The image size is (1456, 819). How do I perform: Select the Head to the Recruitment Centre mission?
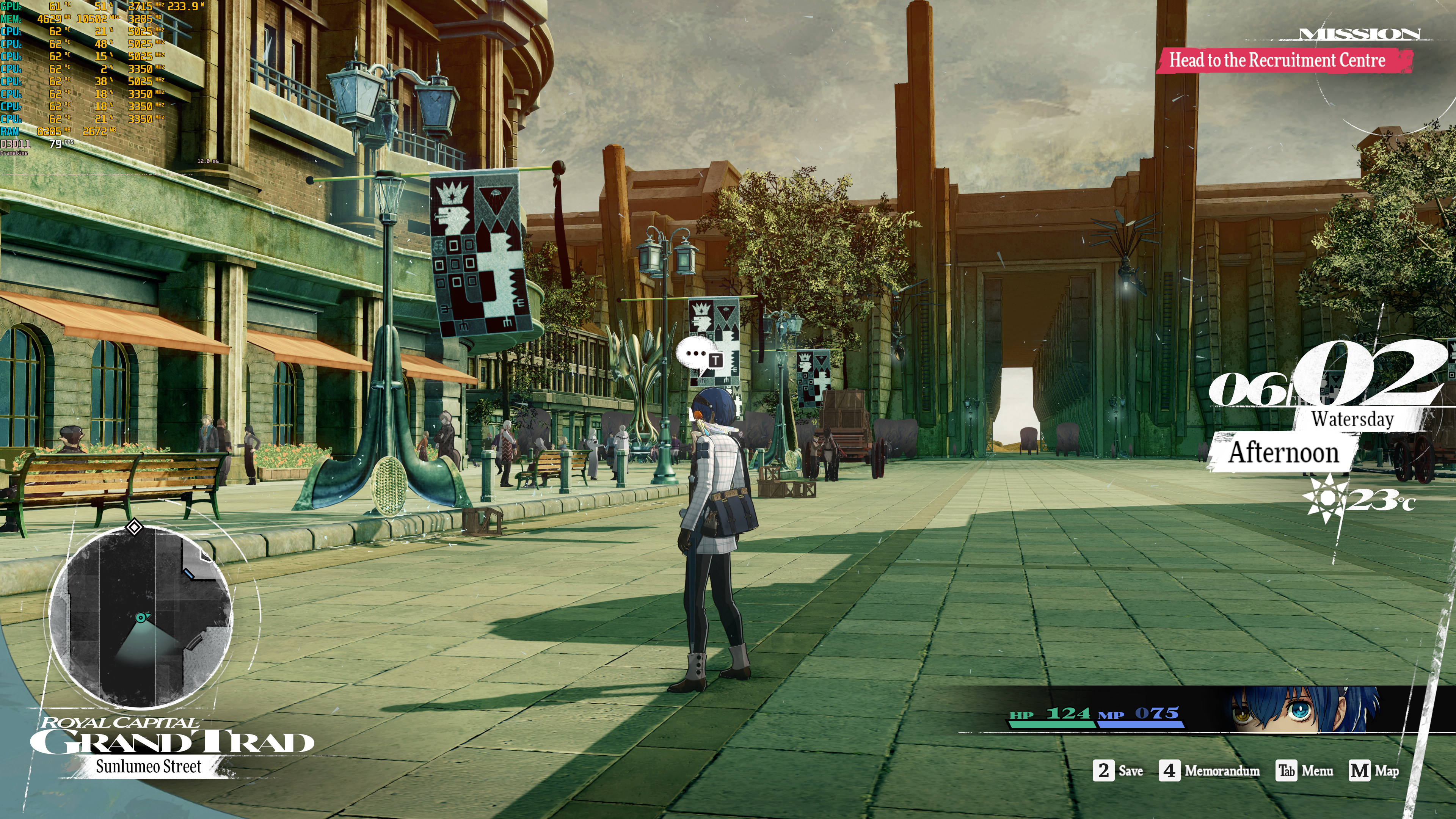point(1277,60)
